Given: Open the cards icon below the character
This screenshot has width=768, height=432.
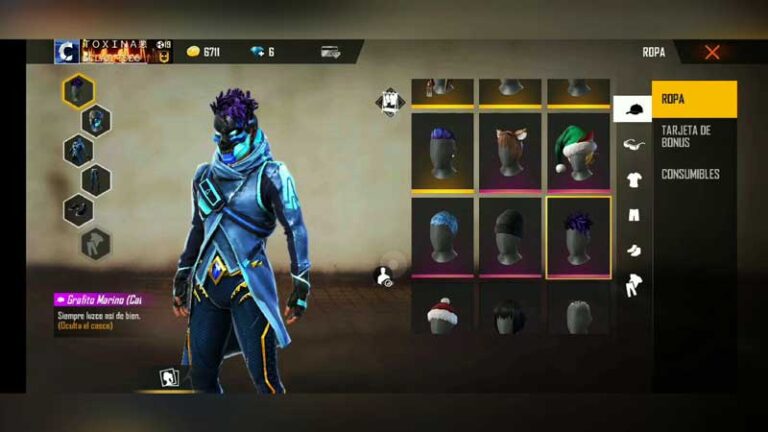Looking at the screenshot, I should (170, 378).
